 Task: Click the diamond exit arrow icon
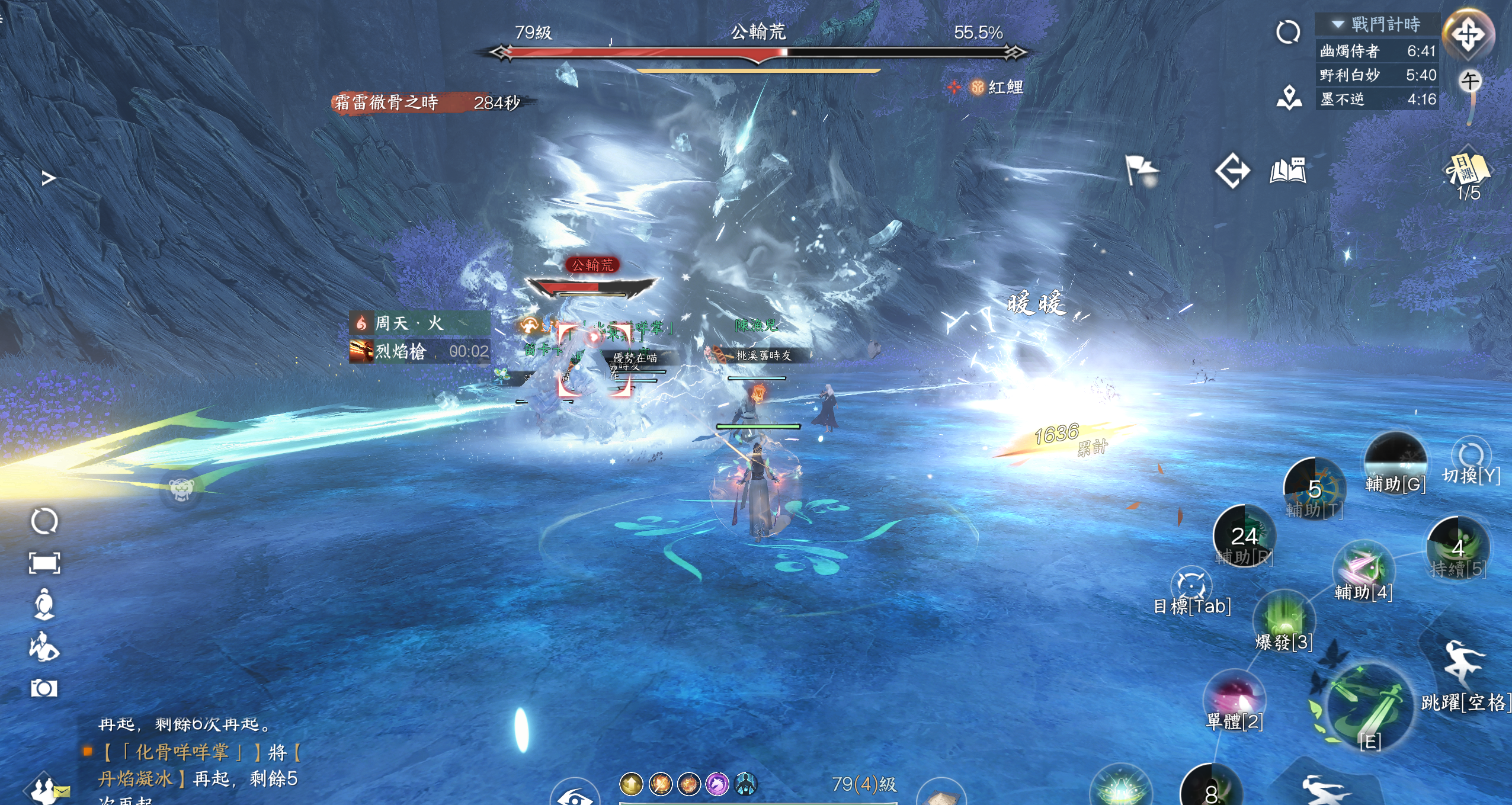pyautogui.click(x=1232, y=171)
